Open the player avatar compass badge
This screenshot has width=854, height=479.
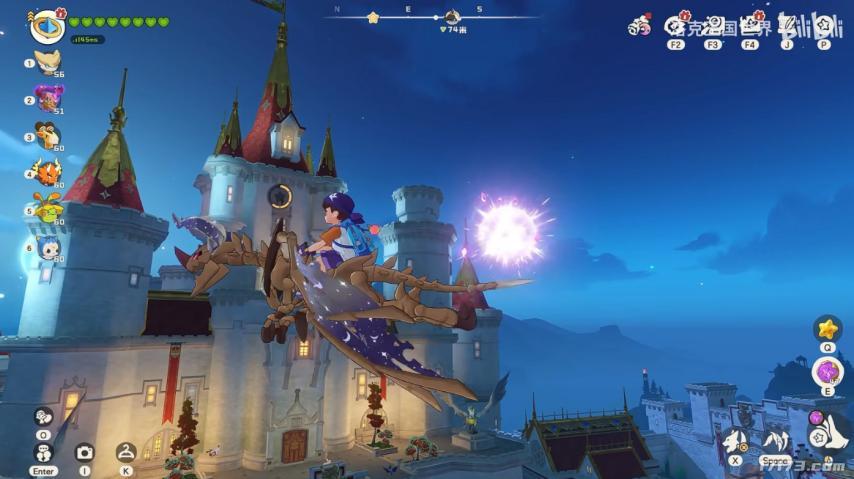[46, 26]
